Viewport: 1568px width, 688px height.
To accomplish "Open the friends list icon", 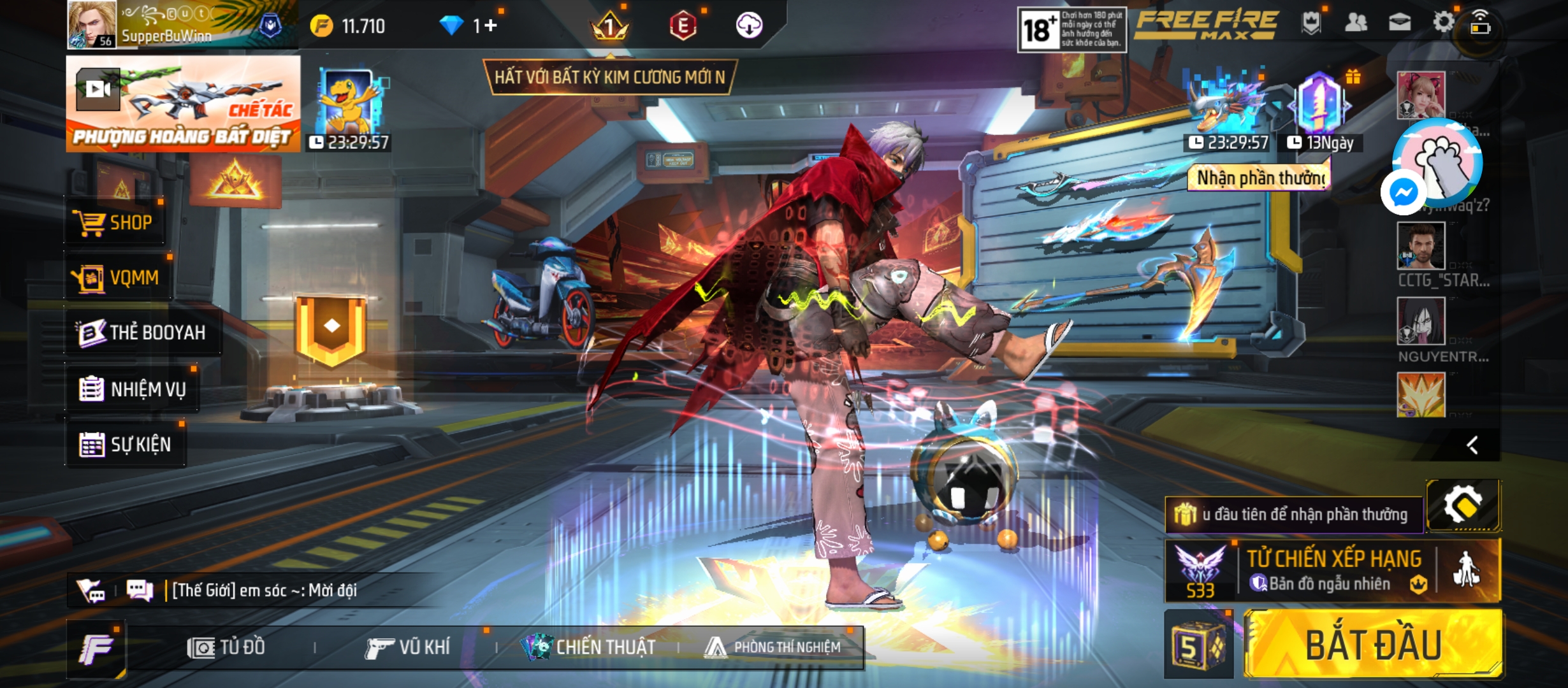I will click(x=1356, y=23).
